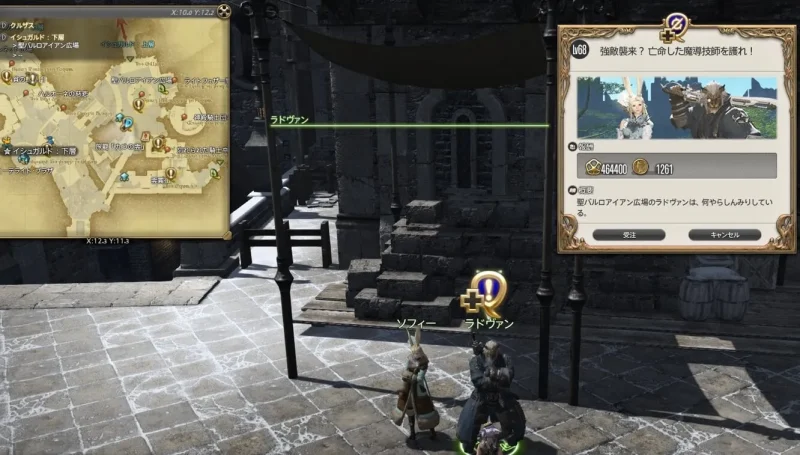Viewport: 800px width, 455px height.
Task: Cancel the quest offer with キャンセル
Action: pos(724,235)
